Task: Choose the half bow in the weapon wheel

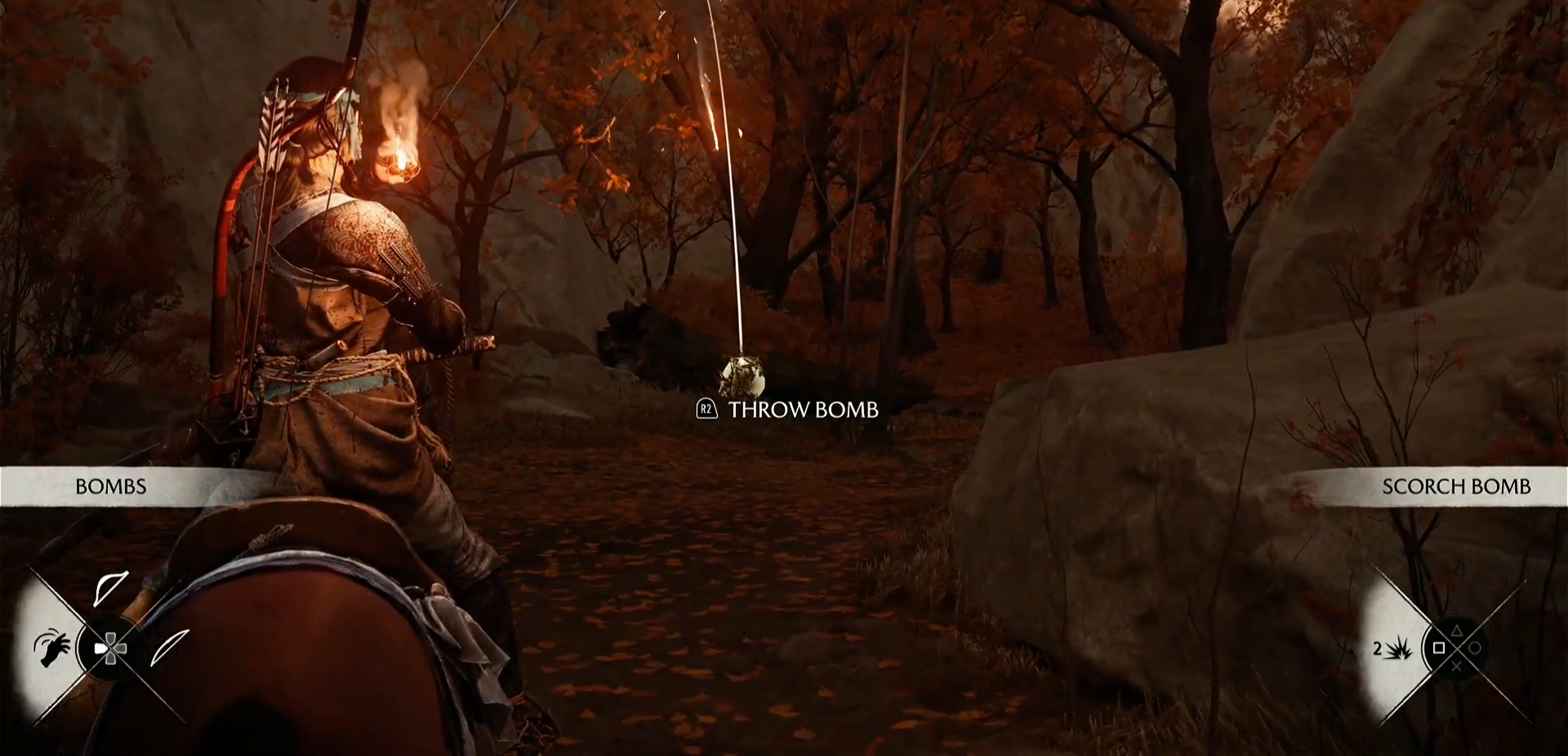Action: (x=110, y=588)
